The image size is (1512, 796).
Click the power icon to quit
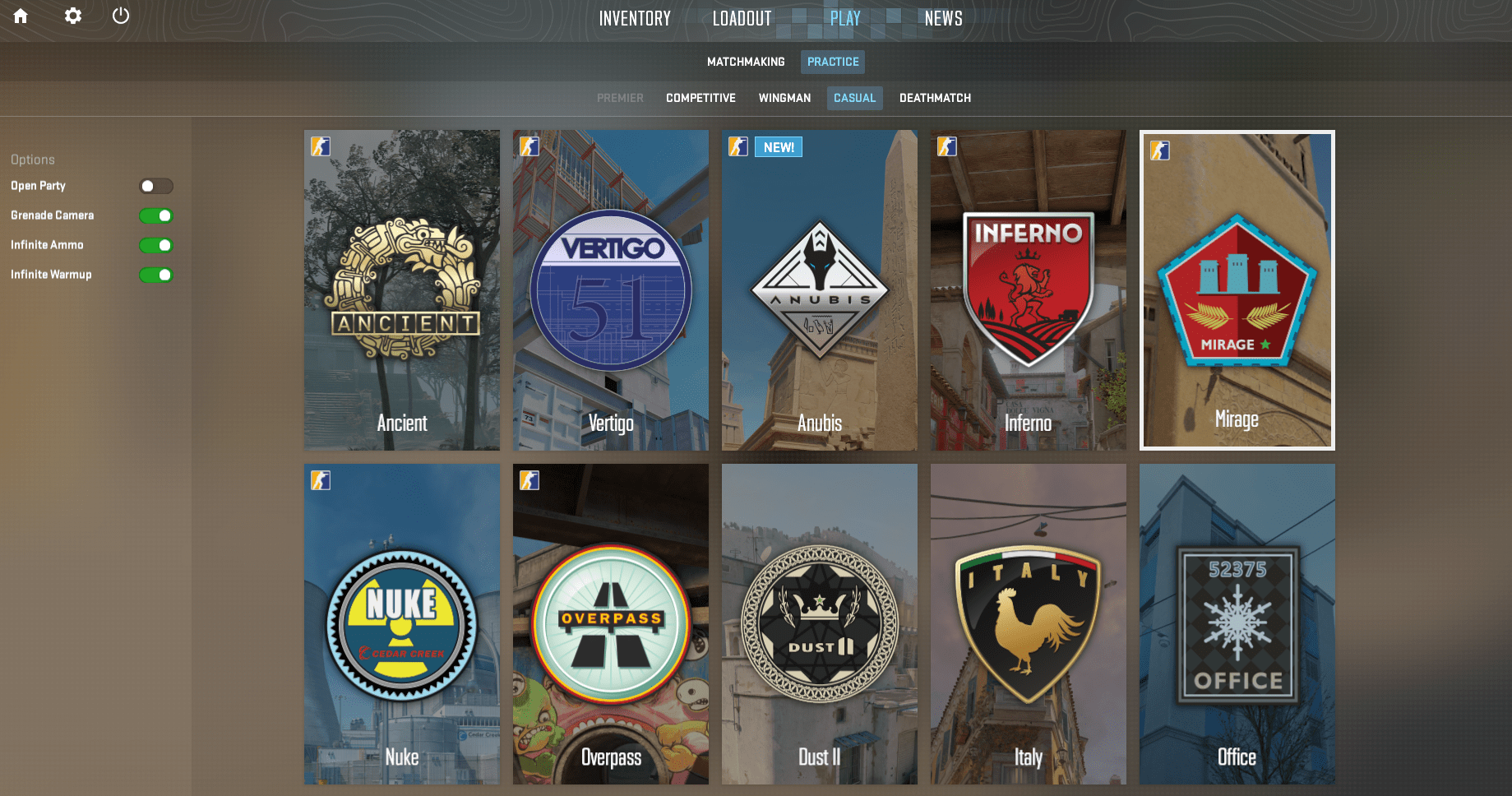click(121, 16)
